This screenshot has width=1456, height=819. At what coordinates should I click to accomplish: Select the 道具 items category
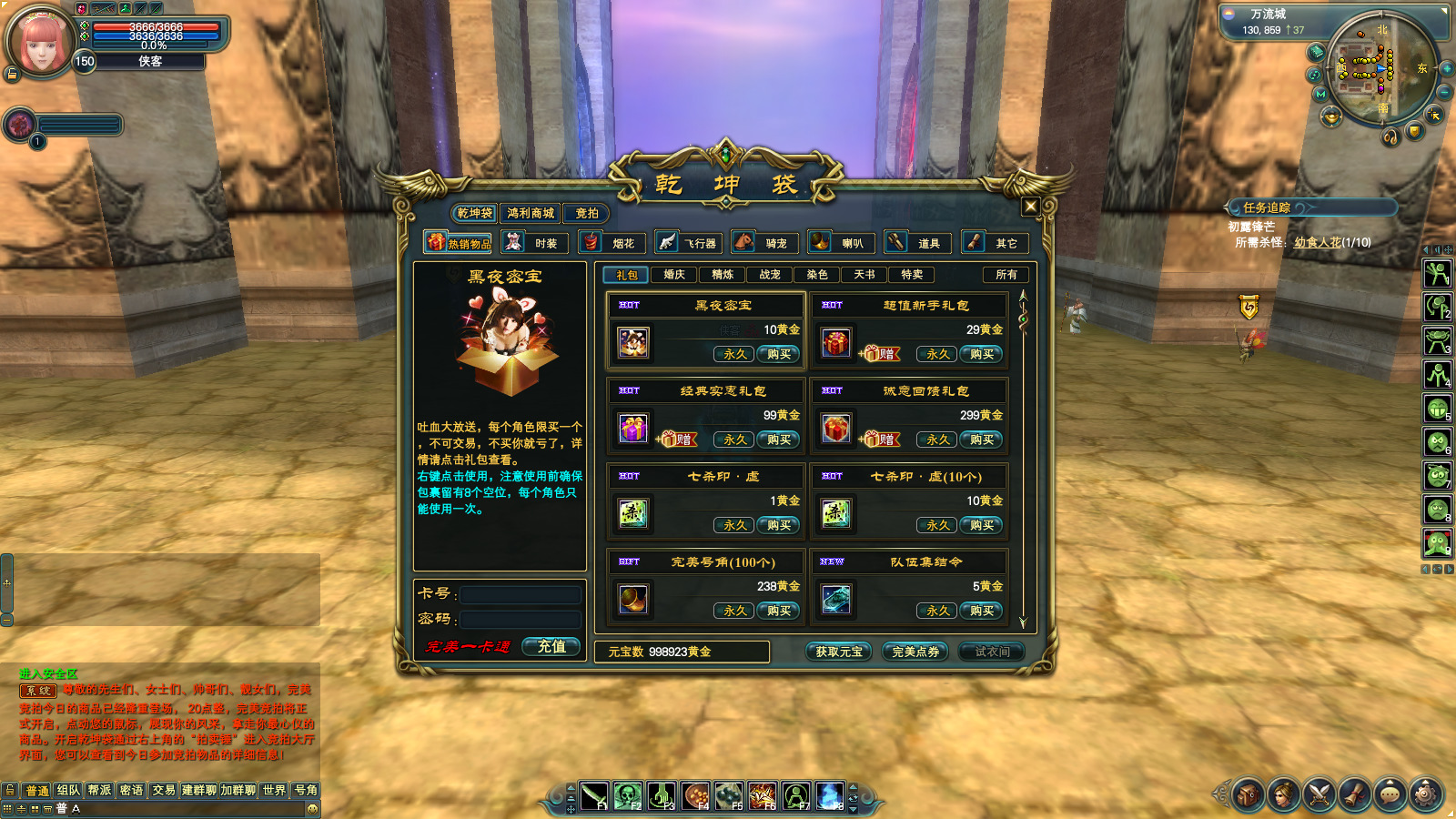point(918,243)
